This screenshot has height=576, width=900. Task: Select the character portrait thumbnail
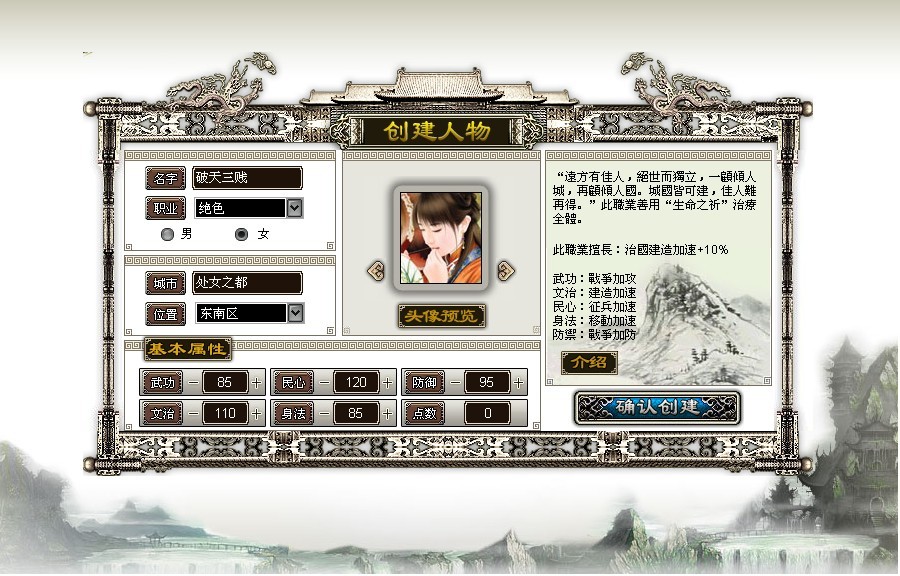(x=441, y=237)
